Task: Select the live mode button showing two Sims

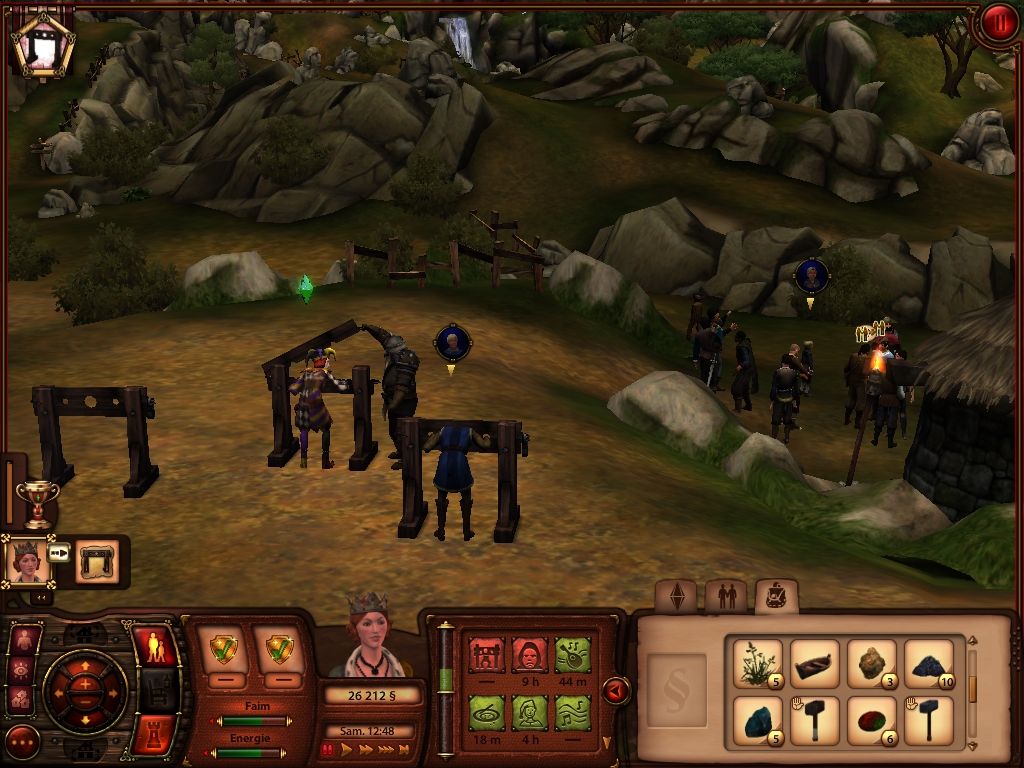Action: 153,649
